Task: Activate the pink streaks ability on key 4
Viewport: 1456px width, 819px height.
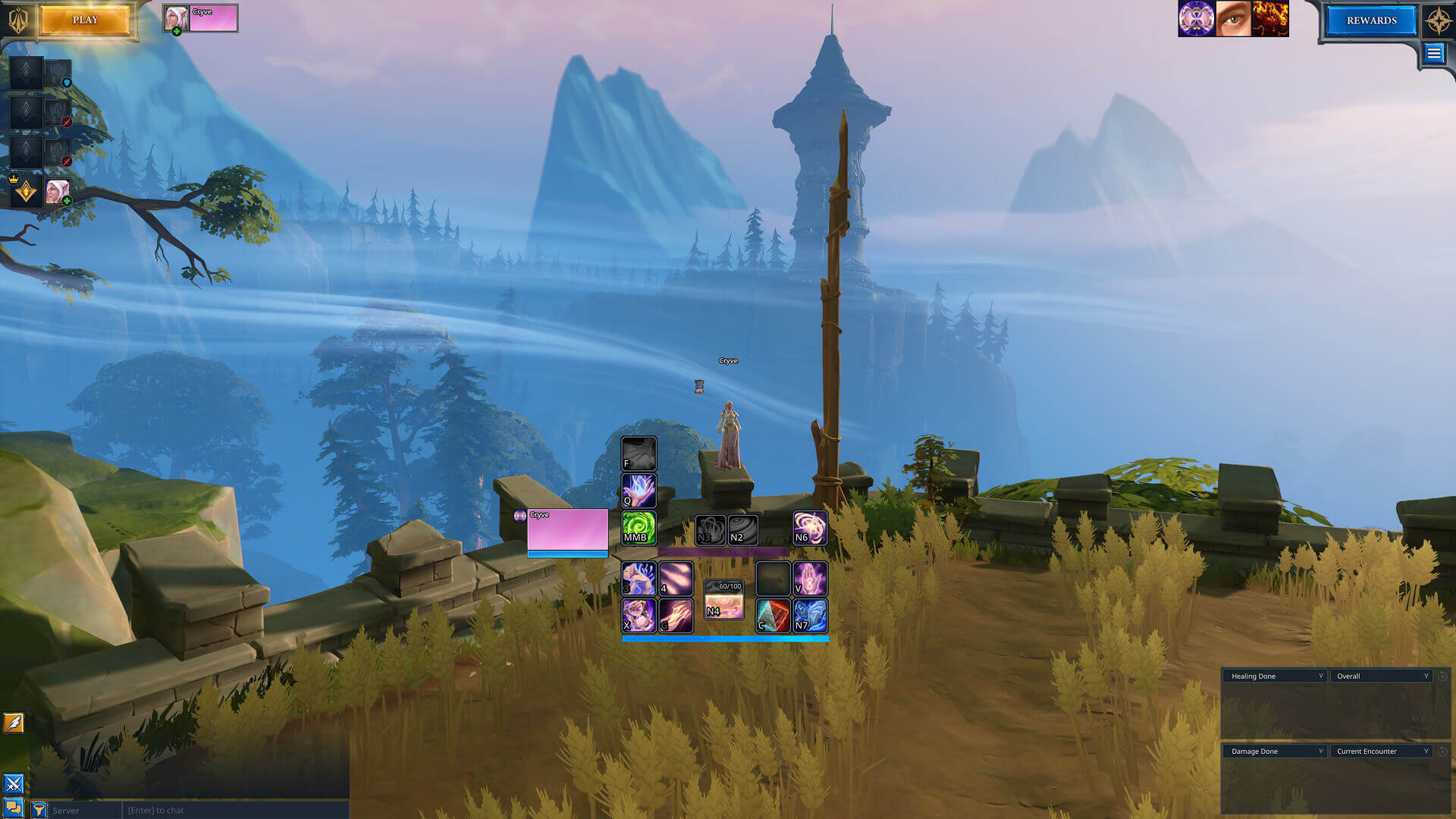Action: point(676,579)
